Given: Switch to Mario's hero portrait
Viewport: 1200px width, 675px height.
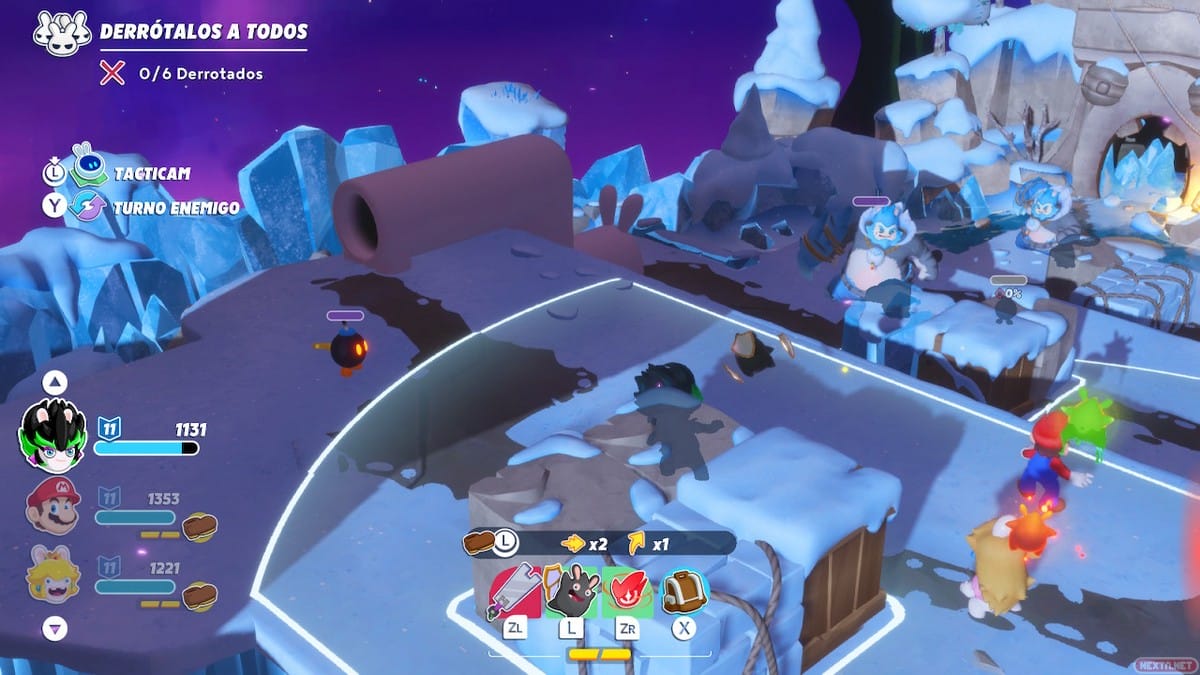Looking at the screenshot, I should tap(53, 505).
